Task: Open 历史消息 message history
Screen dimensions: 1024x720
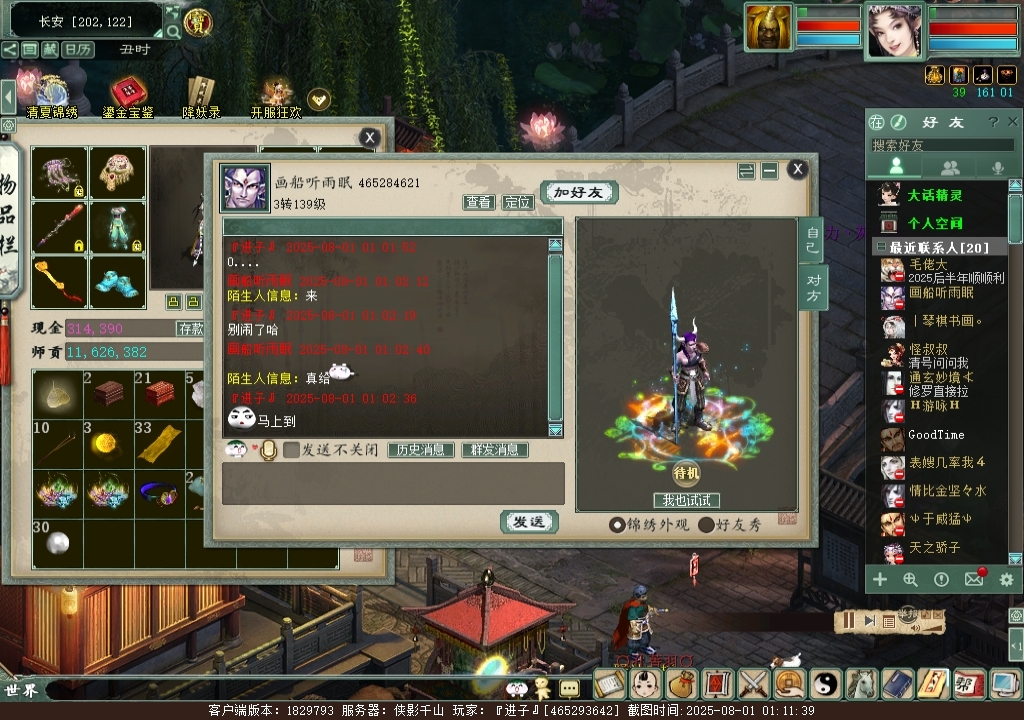Action: click(x=421, y=450)
